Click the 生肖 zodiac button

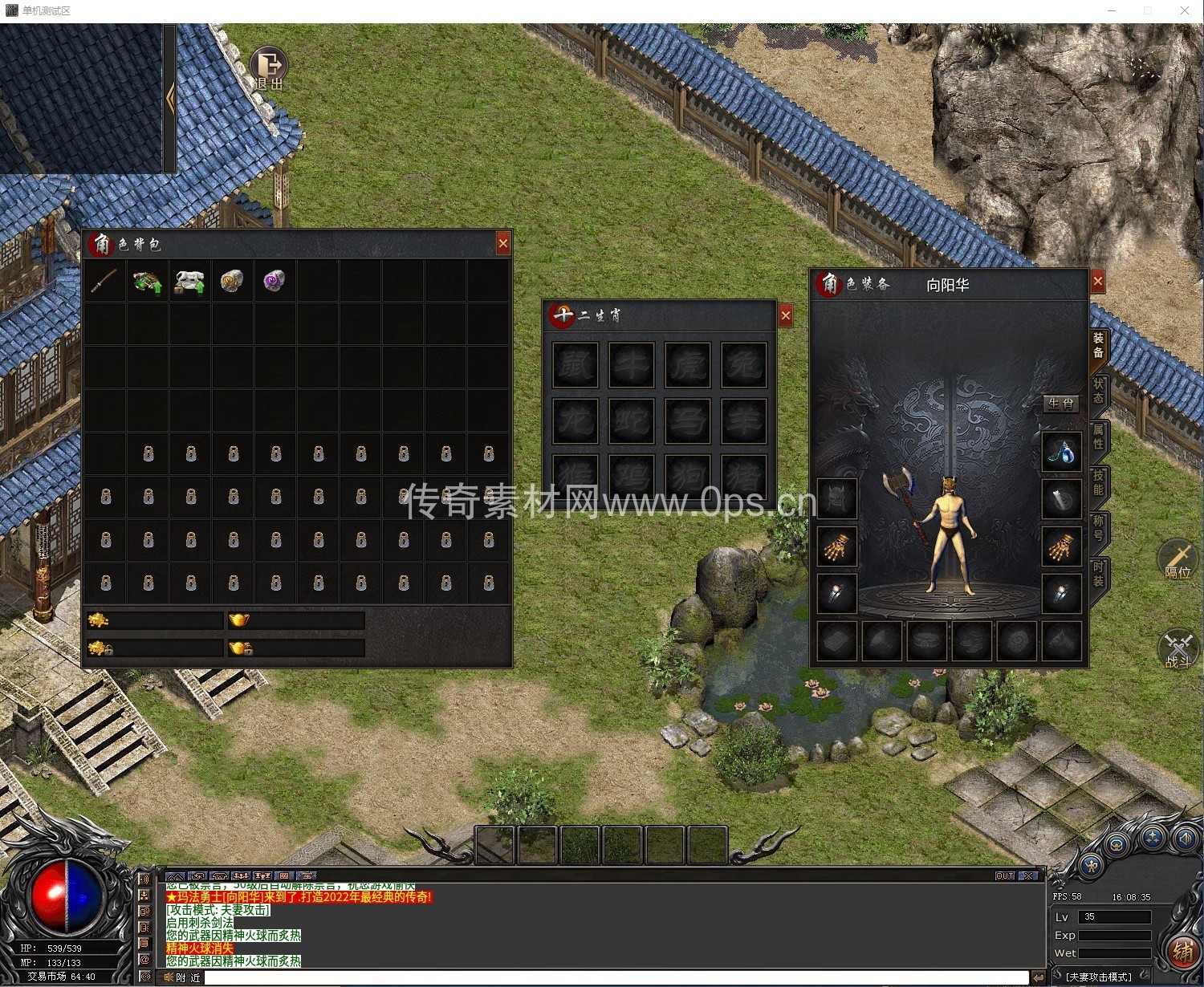(x=1060, y=404)
